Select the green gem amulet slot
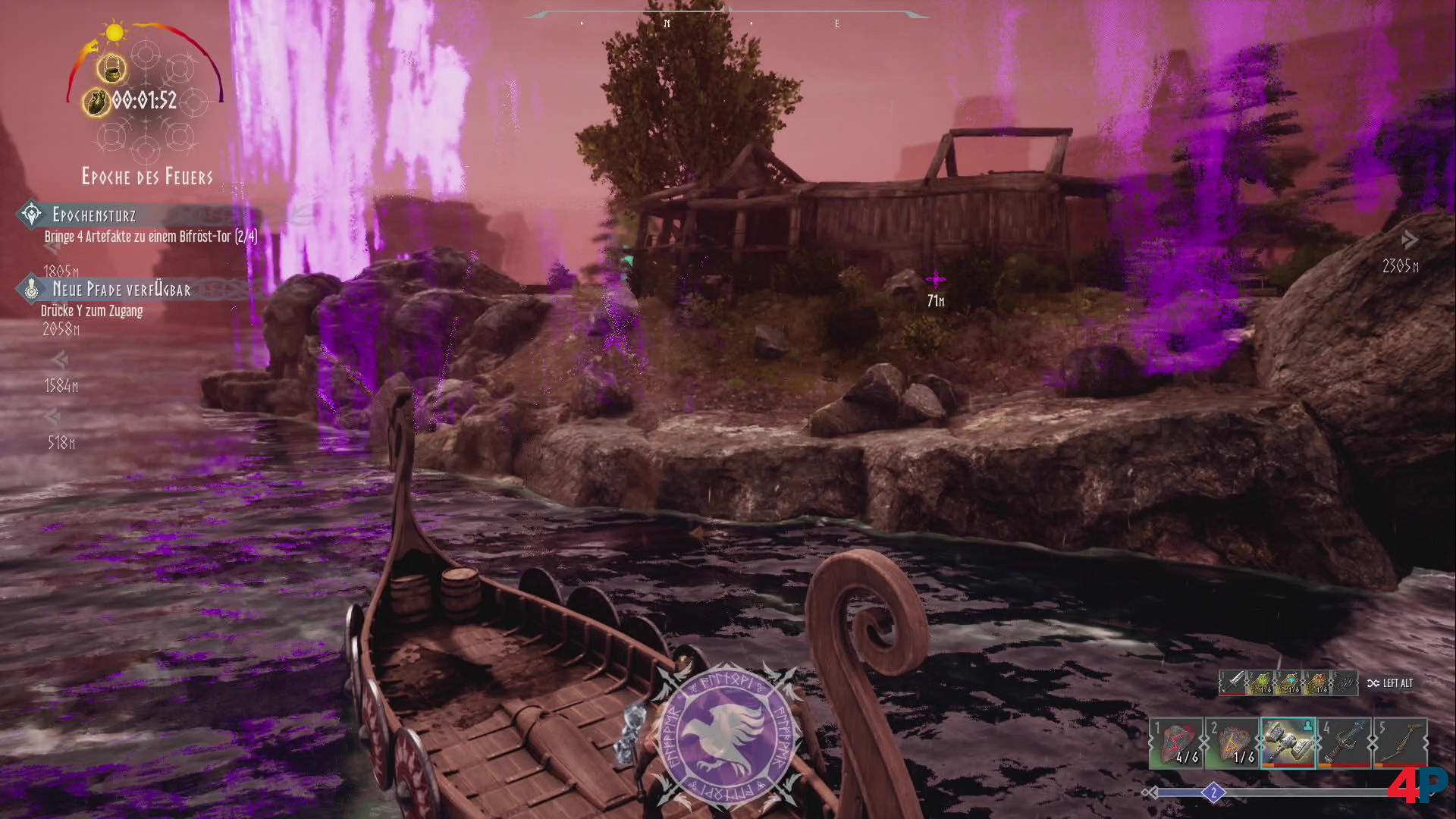Screen dimensions: 1456x819 1260,682
